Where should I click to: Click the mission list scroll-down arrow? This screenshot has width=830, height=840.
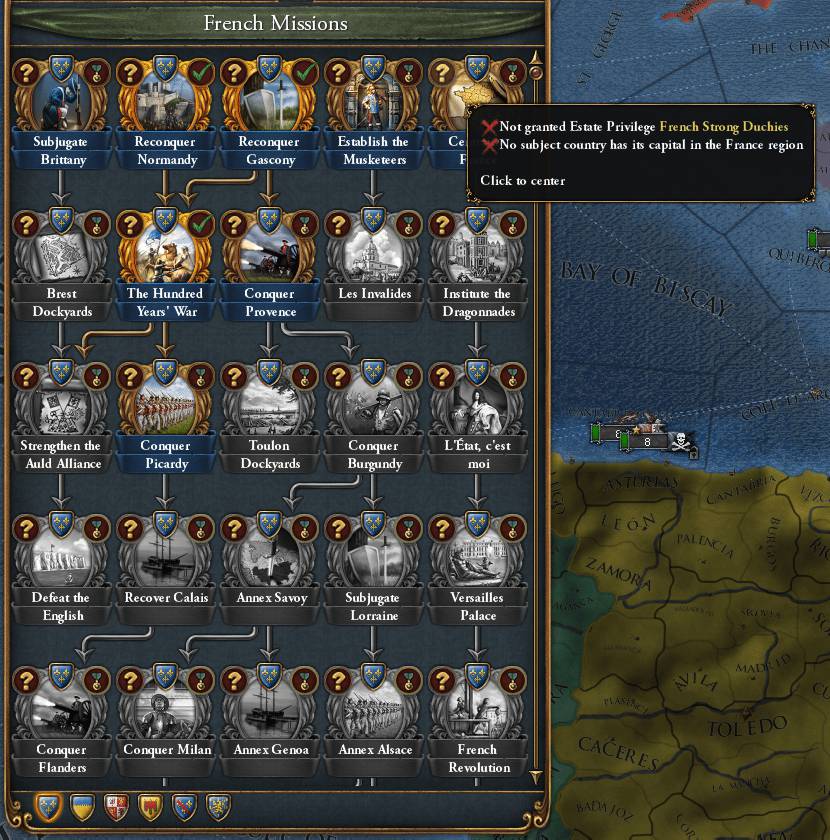pos(535,777)
